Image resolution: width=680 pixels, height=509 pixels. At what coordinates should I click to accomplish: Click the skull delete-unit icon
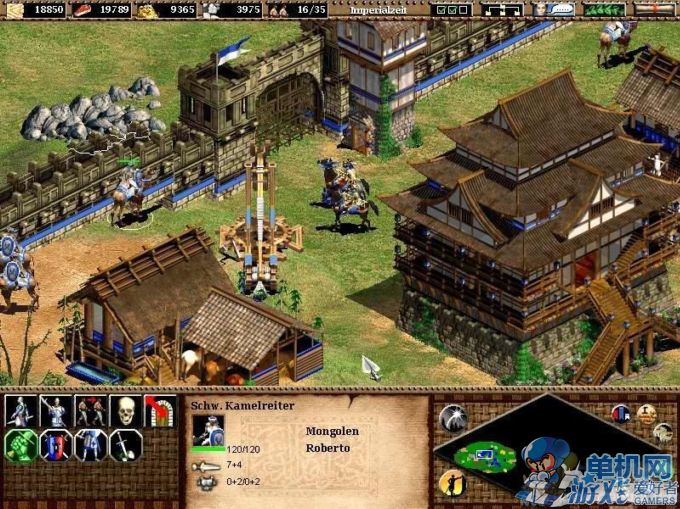pyautogui.click(x=125, y=411)
